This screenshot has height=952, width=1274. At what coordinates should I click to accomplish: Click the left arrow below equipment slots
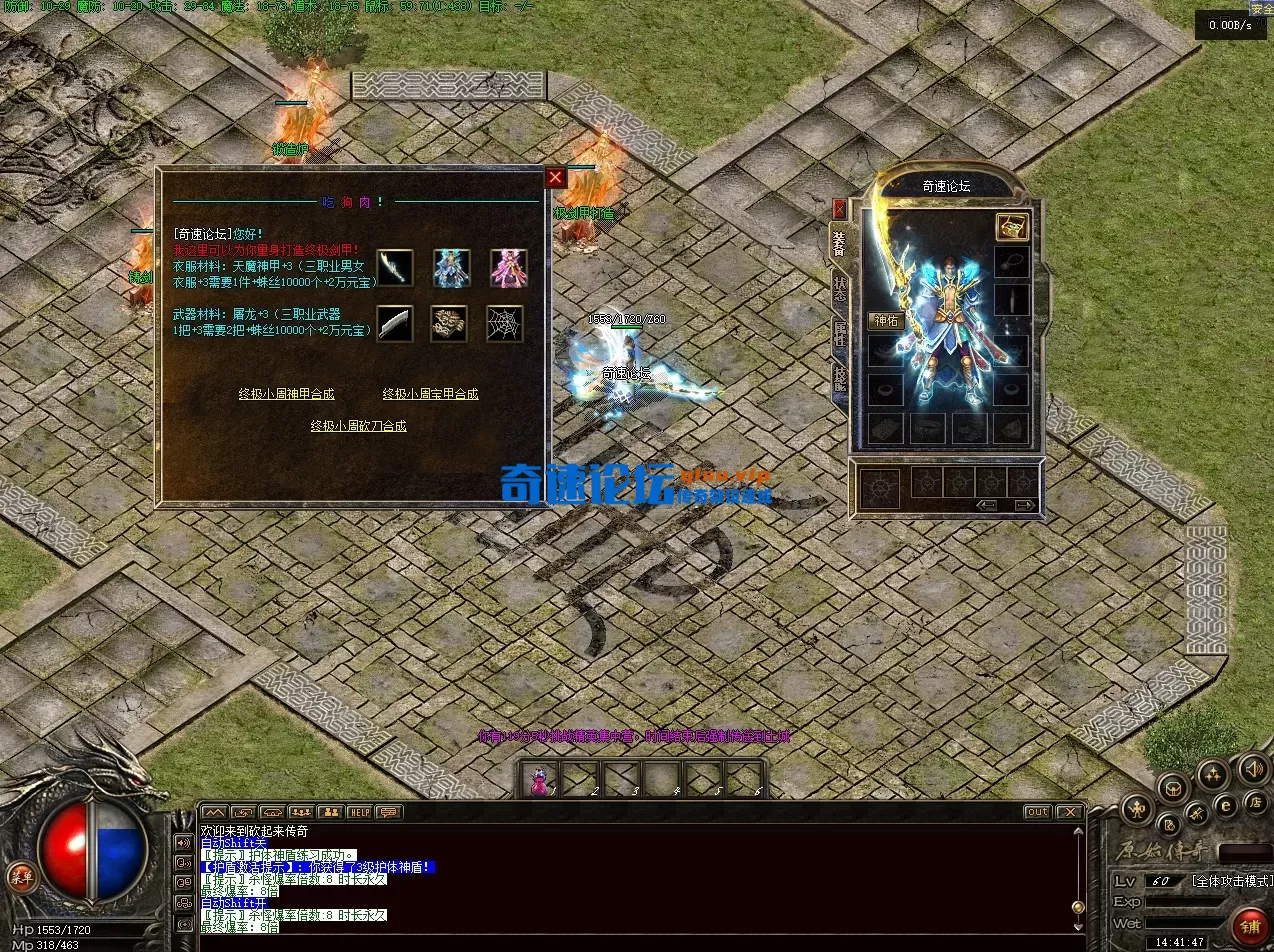coord(986,505)
